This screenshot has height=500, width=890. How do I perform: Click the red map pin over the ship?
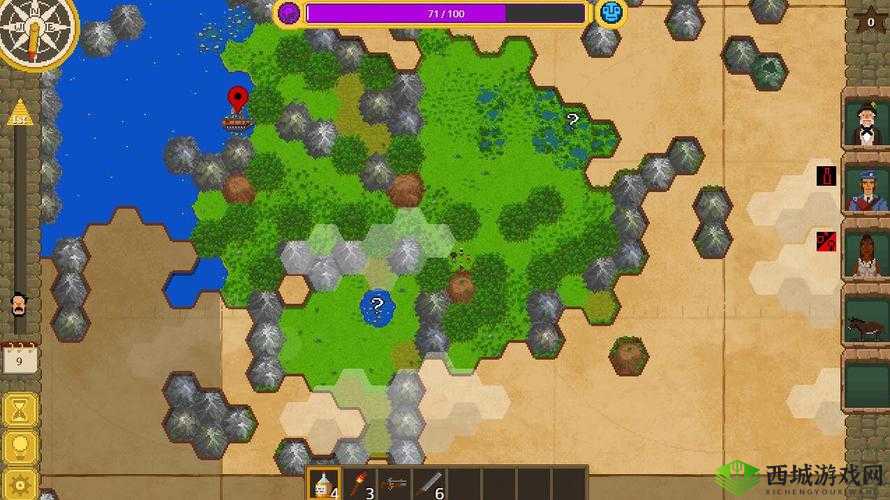(237, 98)
